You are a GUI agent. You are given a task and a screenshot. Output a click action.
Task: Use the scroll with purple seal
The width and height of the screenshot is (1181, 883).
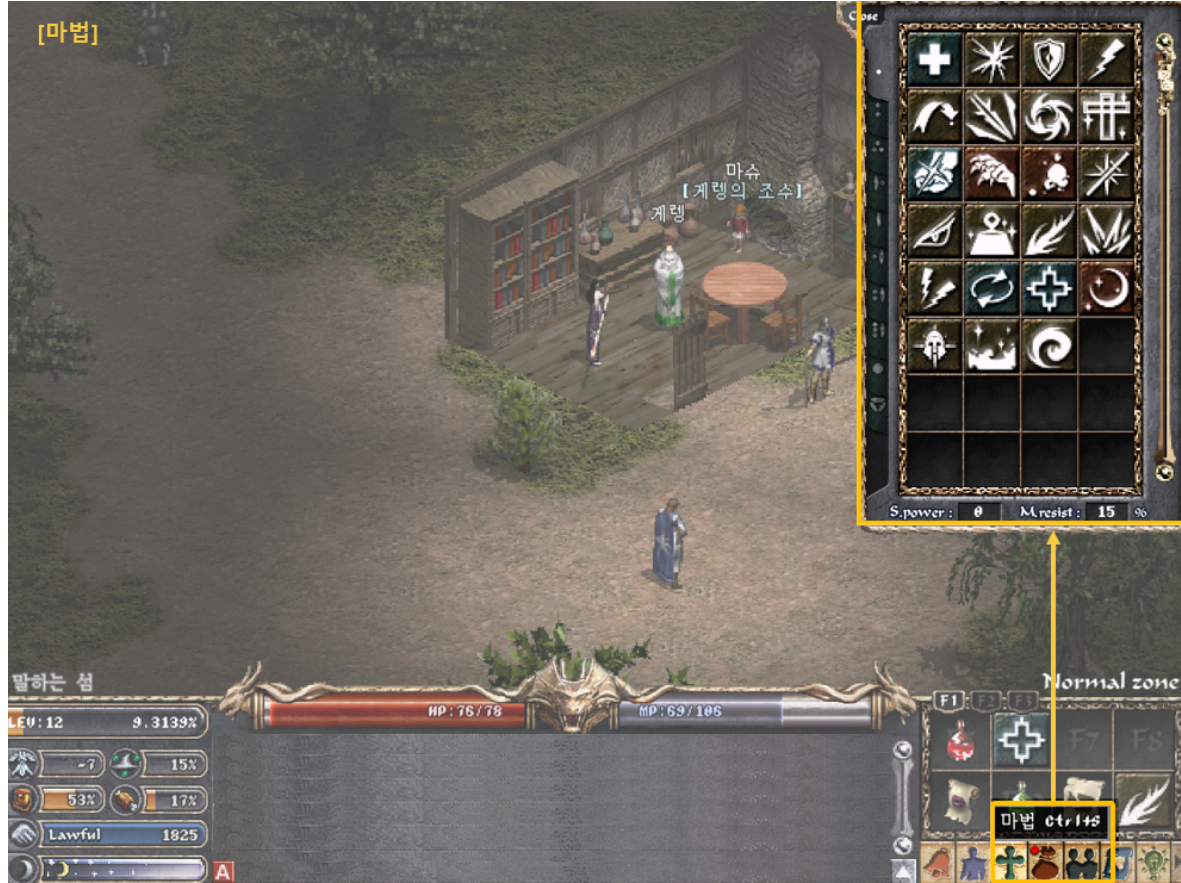(x=962, y=799)
